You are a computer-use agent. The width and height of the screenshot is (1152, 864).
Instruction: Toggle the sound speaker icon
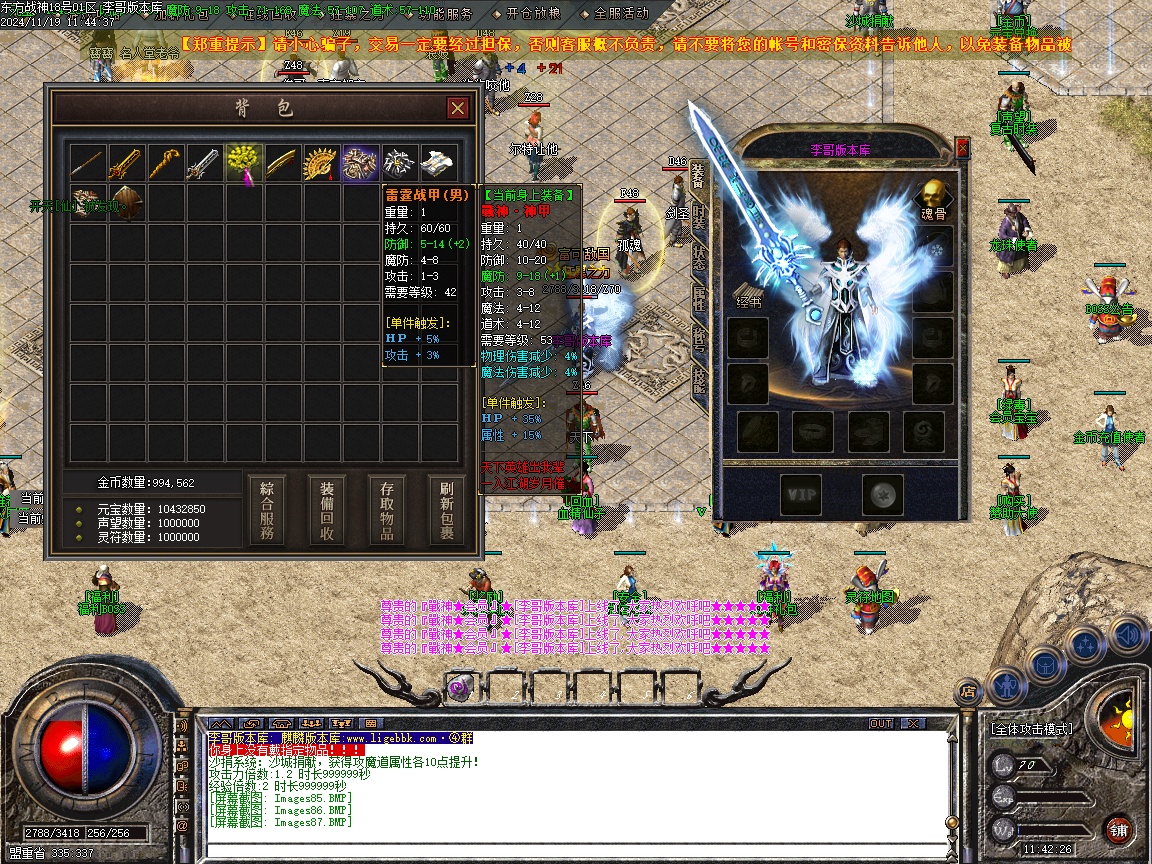point(1127,634)
